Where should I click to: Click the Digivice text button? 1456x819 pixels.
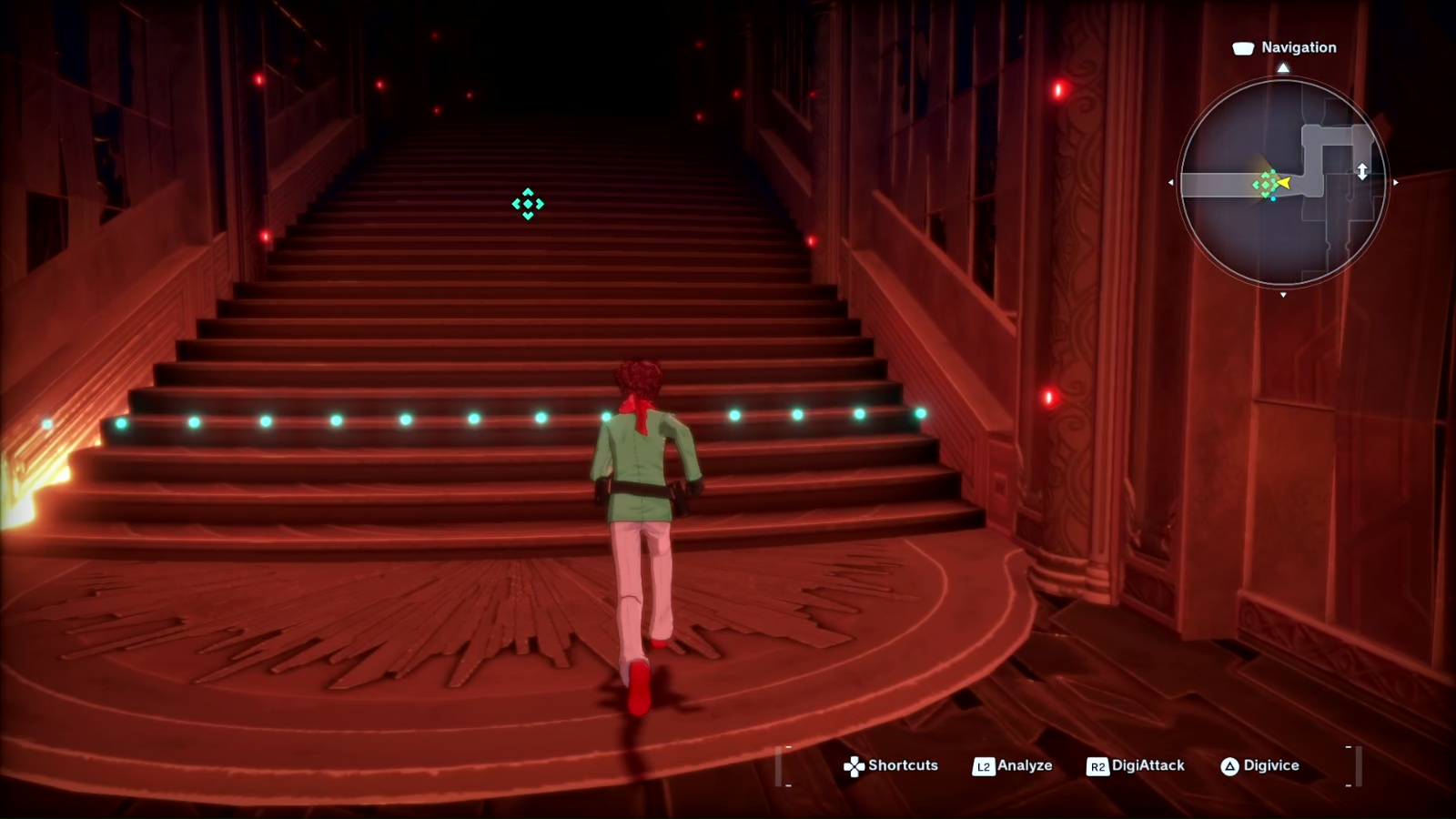(1271, 766)
